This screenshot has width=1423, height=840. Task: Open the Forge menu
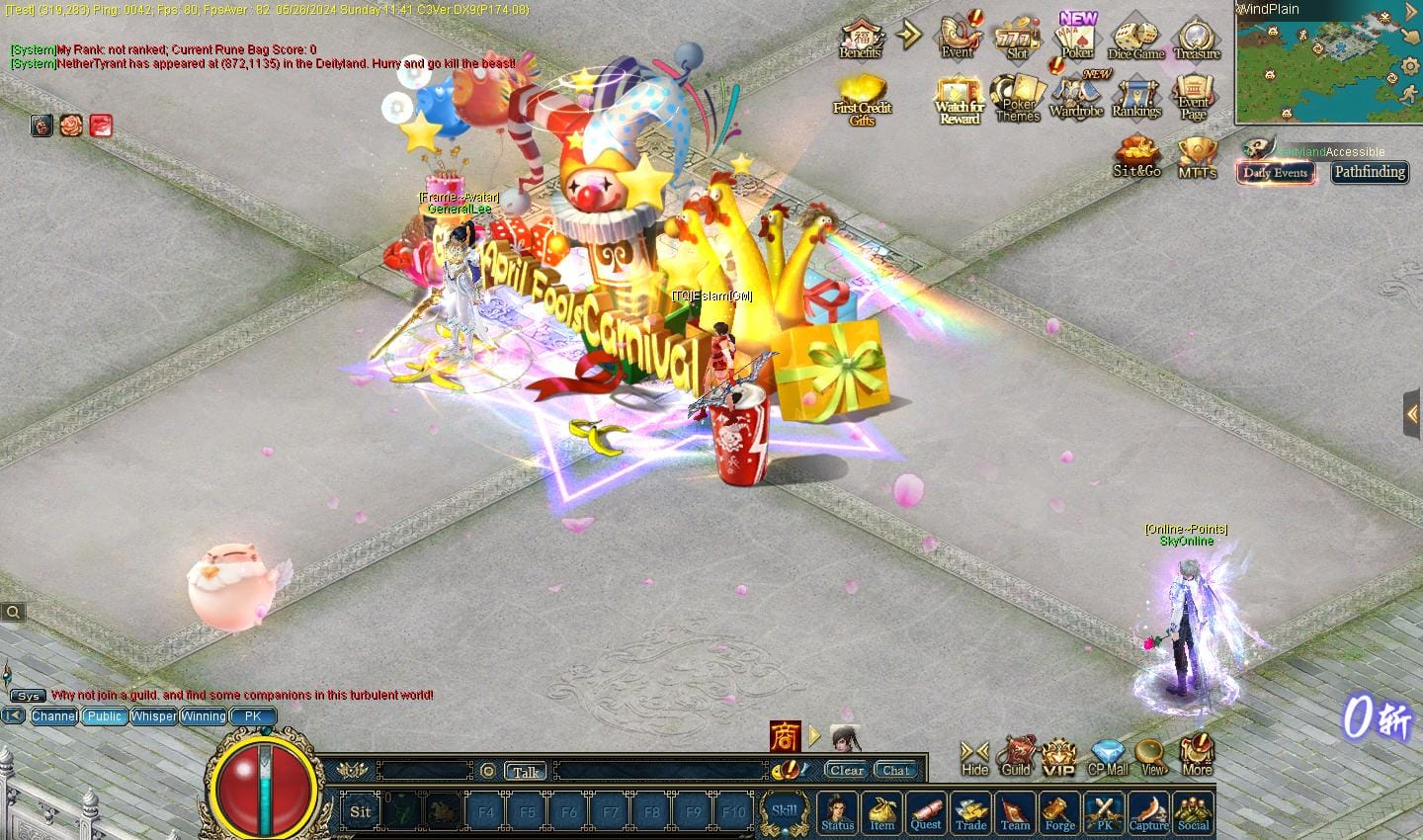coord(1059,812)
